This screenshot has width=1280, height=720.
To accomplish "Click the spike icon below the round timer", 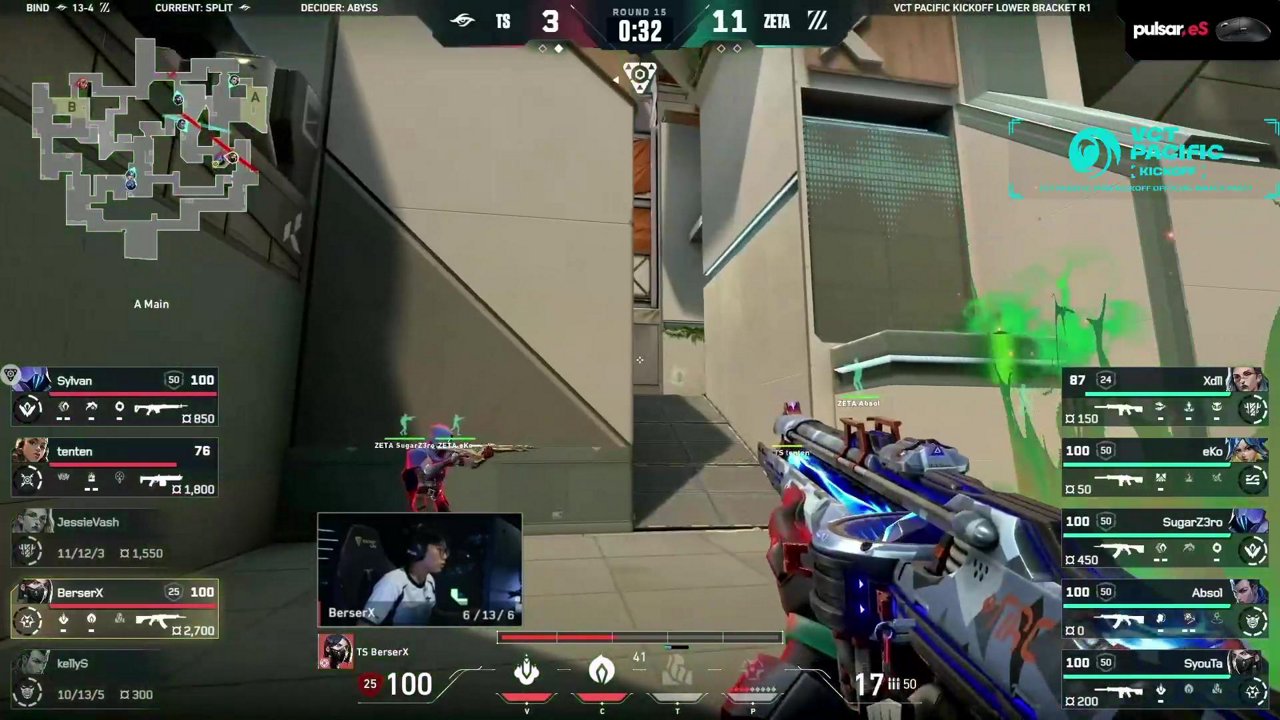I will click(x=639, y=77).
